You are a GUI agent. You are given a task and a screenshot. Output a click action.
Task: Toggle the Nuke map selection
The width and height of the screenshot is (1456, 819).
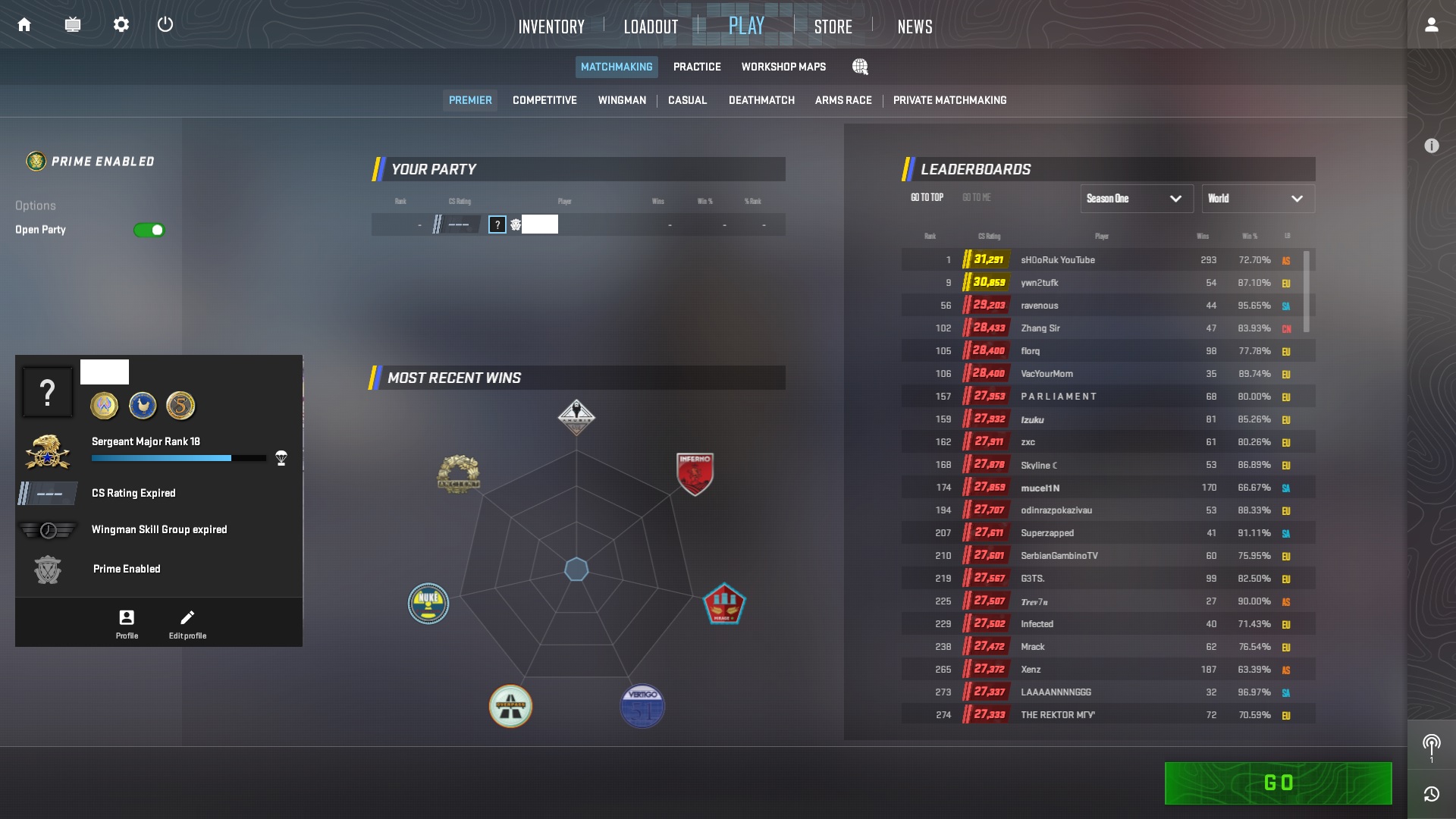tap(428, 604)
